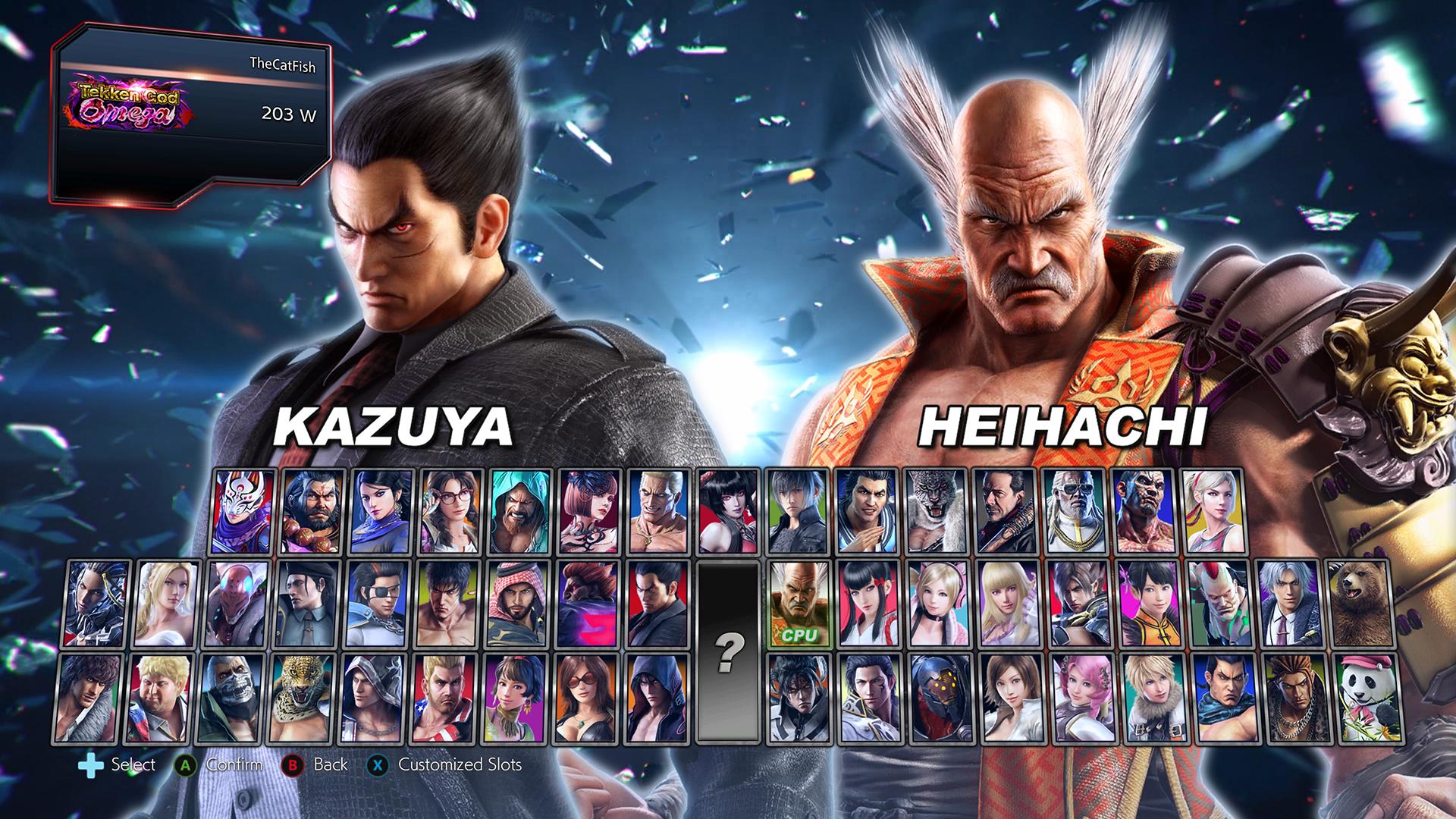The height and width of the screenshot is (819, 1456).
Task: Choose Julia with the red glasses
Action: click(x=452, y=511)
